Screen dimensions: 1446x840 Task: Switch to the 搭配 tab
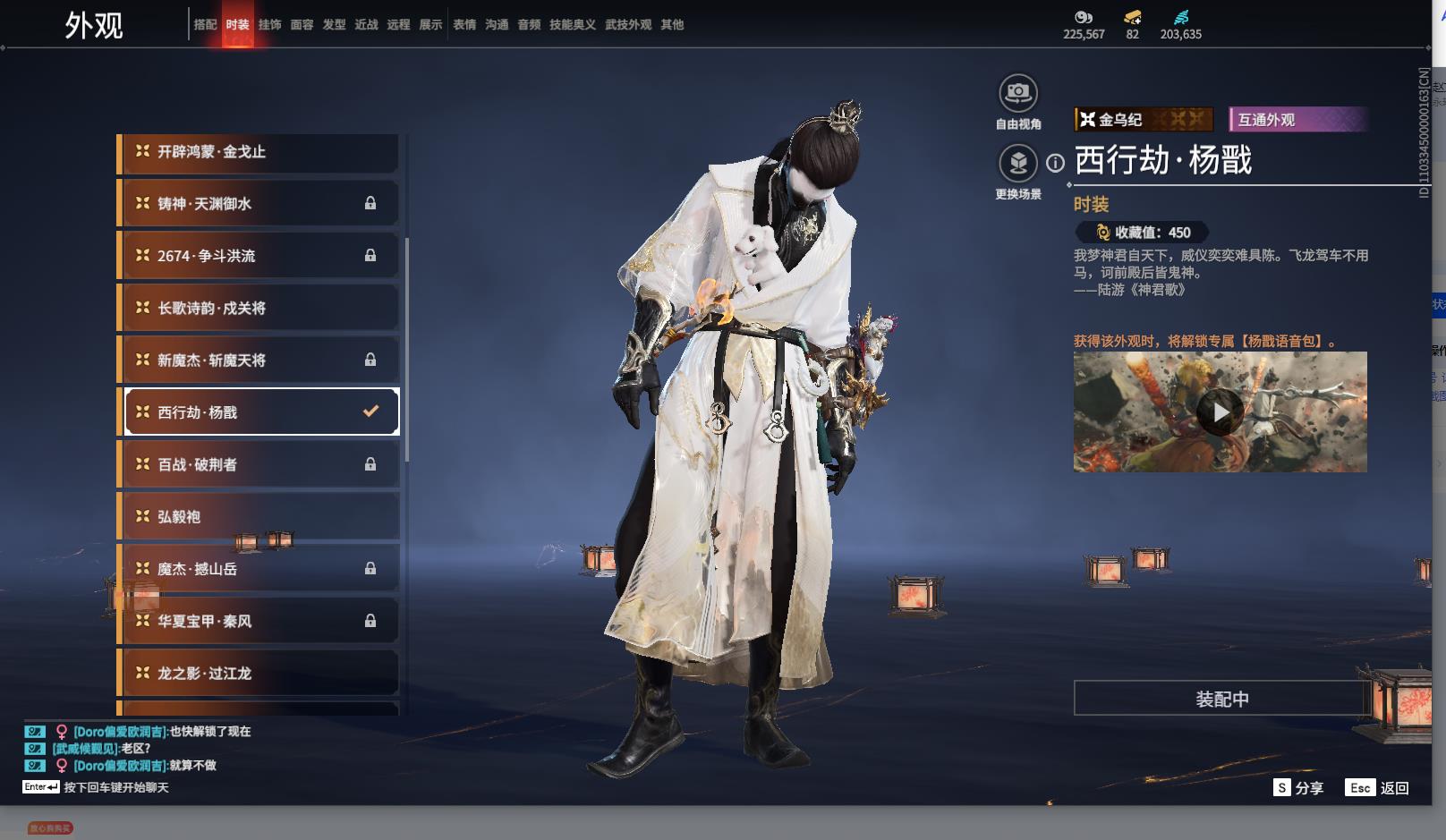[205, 25]
